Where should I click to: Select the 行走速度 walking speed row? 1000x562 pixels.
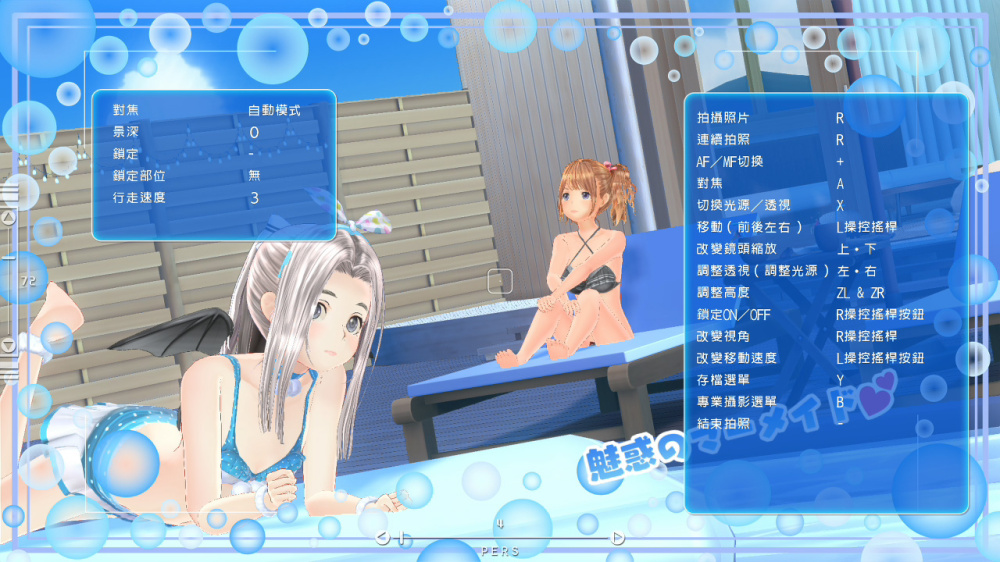(x=213, y=198)
